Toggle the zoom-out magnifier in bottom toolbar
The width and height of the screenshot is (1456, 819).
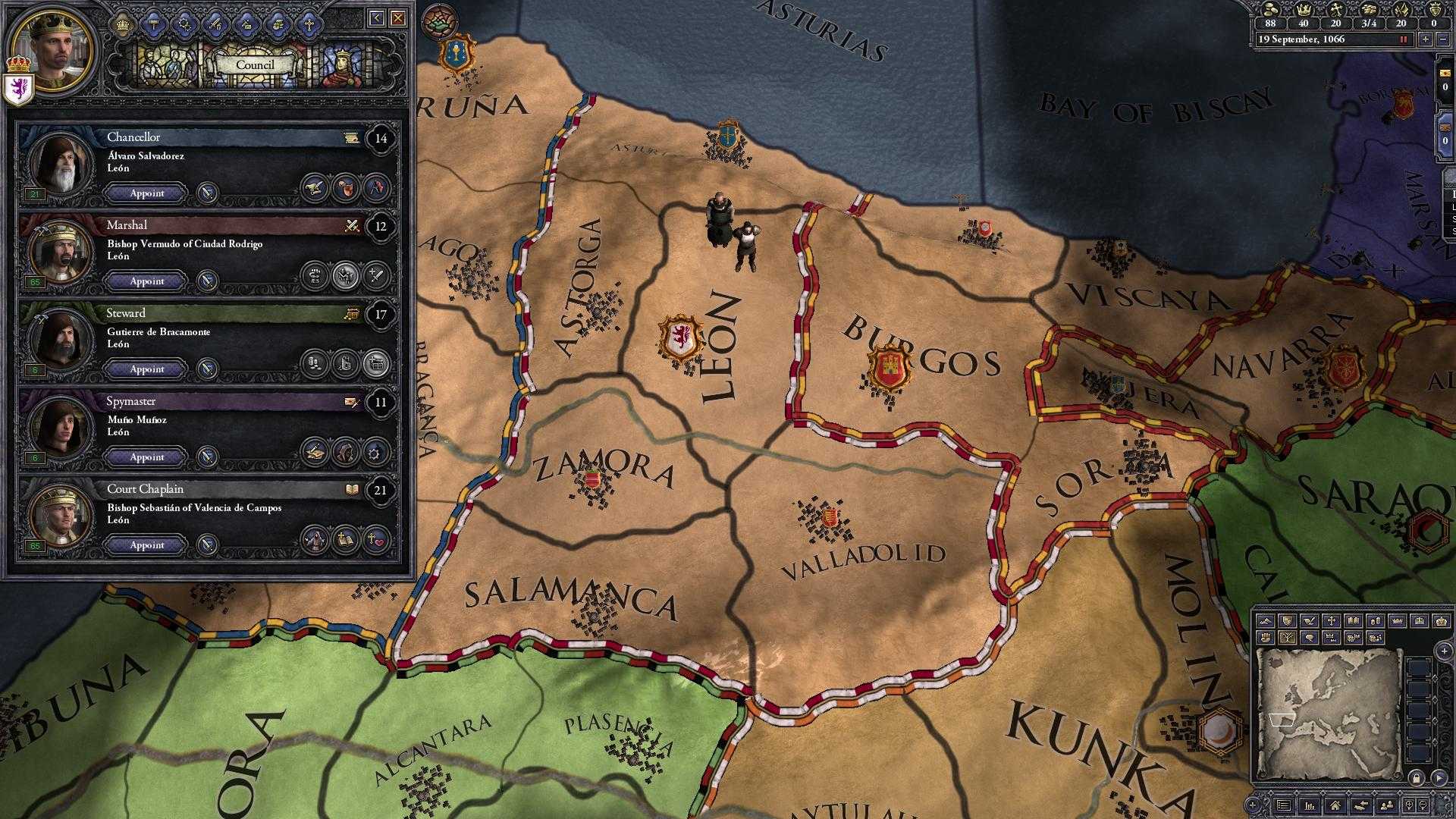(1423, 806)
